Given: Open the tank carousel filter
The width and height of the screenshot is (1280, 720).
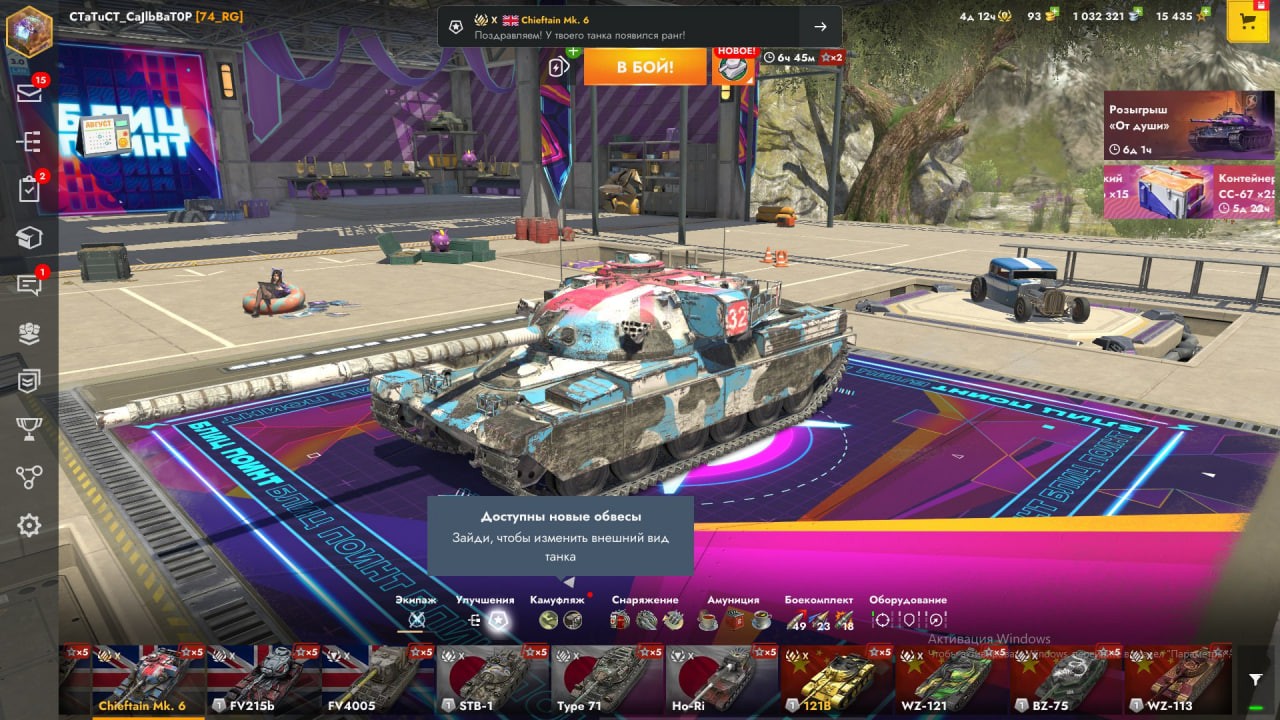Looking at the screenshot, I should click(1255, 680).
